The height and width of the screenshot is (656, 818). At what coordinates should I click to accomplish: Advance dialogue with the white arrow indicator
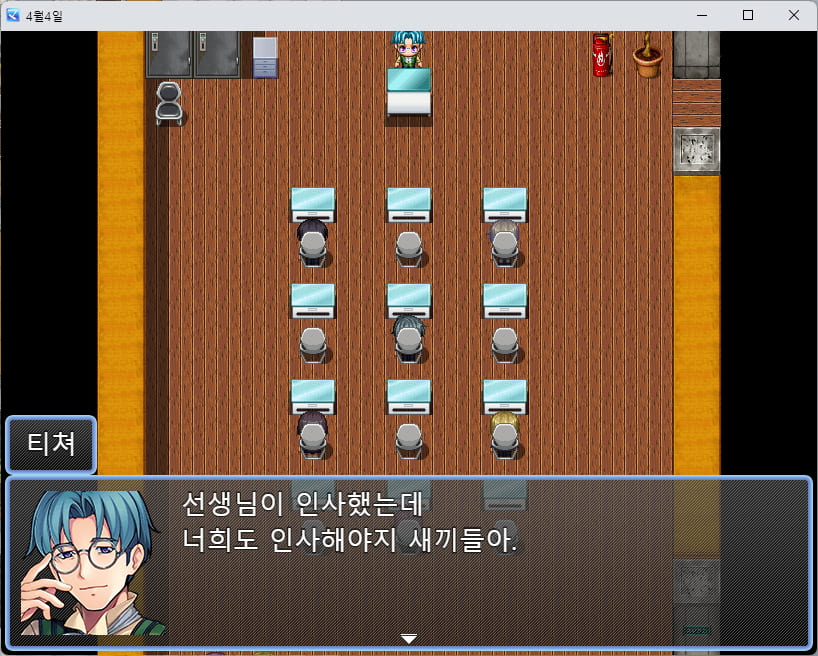tap(408, 638)
